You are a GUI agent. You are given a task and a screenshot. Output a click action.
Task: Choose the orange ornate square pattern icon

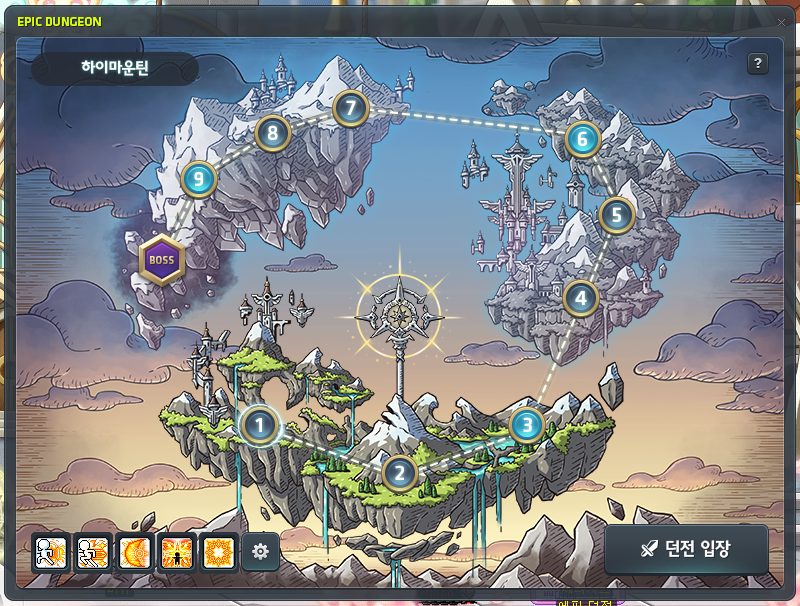coord(218,551)
